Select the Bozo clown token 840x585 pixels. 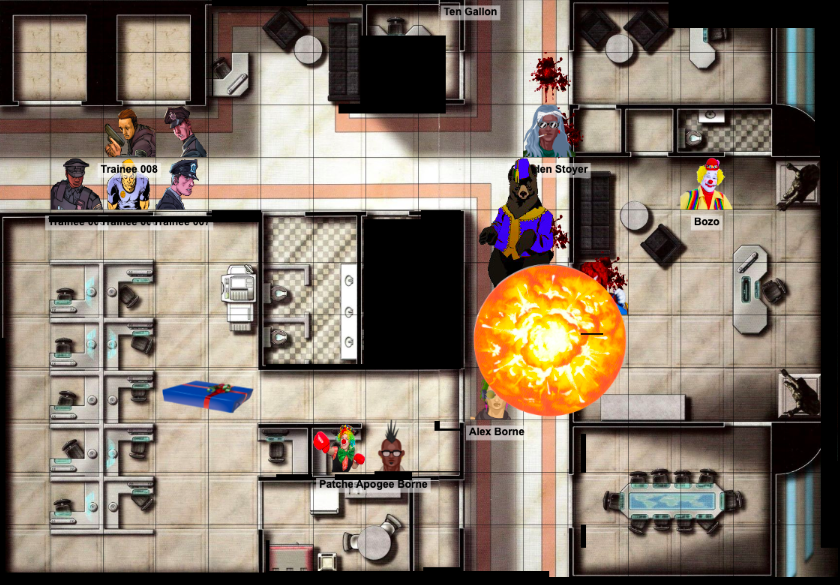705,186
